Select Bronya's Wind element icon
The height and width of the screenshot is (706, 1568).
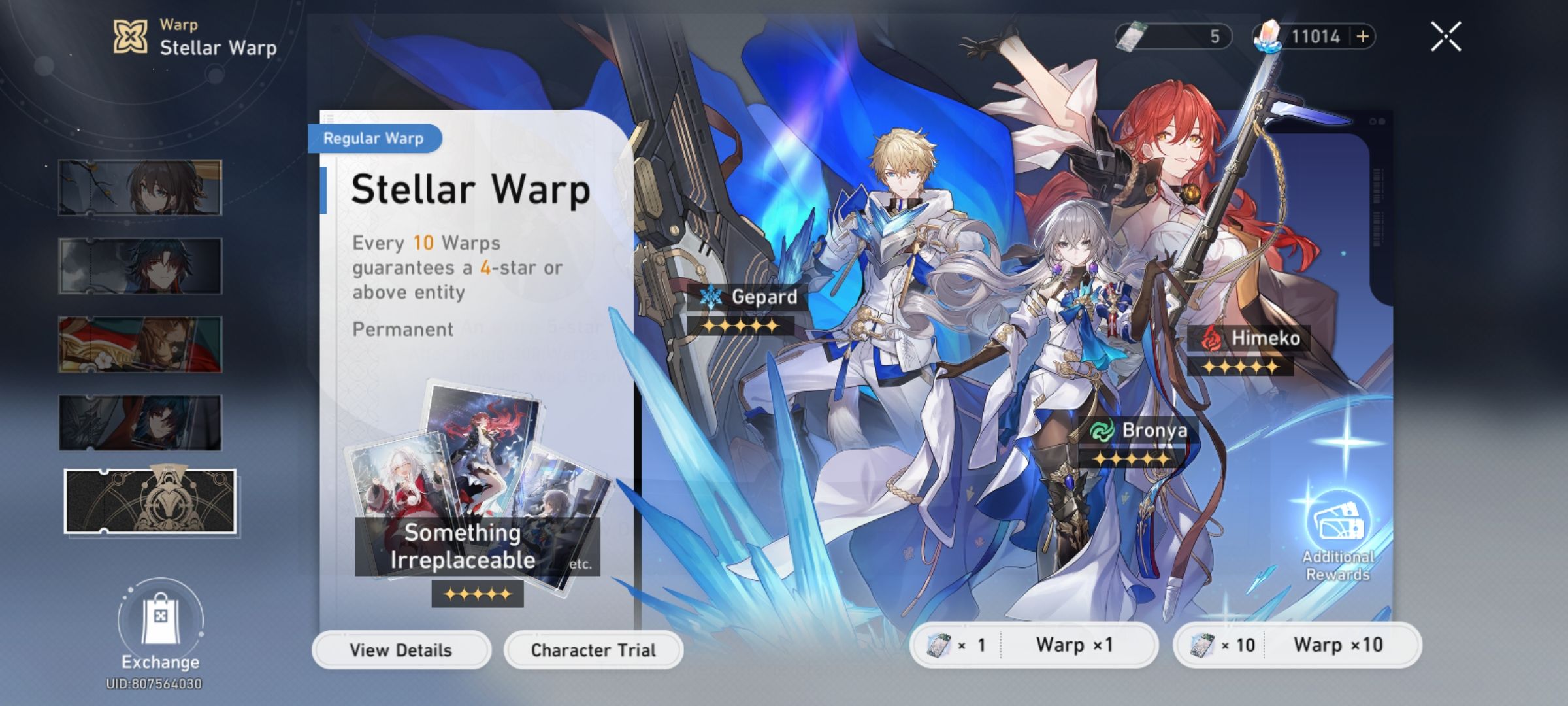pyautogui.click(x=1102, y=431)
